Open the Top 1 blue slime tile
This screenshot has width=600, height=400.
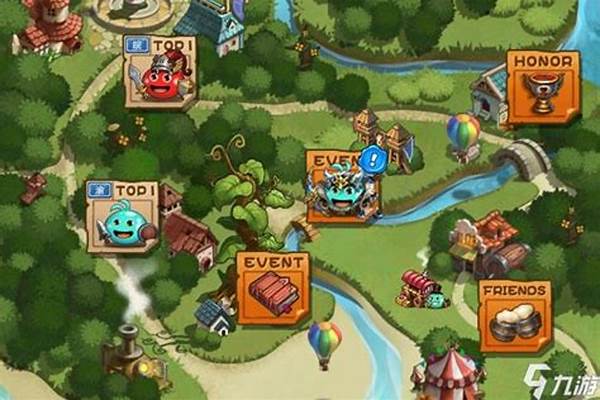pos(123,216)
